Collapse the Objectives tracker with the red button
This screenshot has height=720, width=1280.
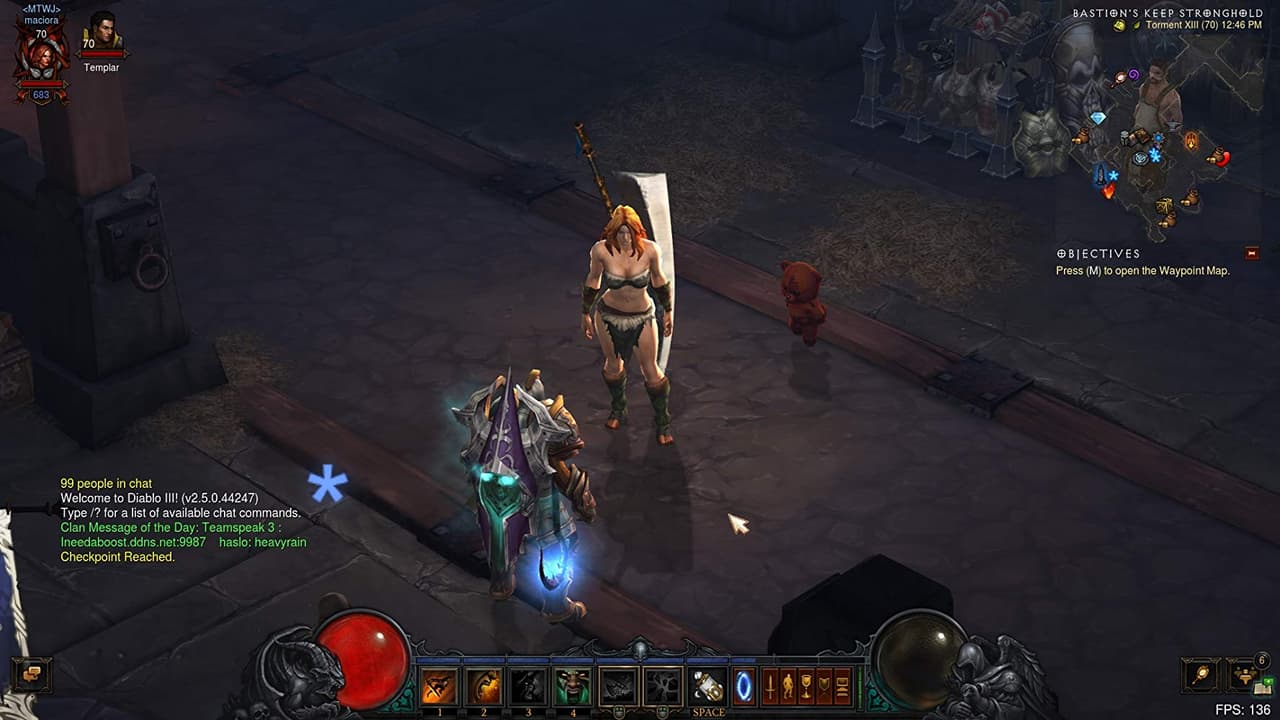coord(1251,253)
